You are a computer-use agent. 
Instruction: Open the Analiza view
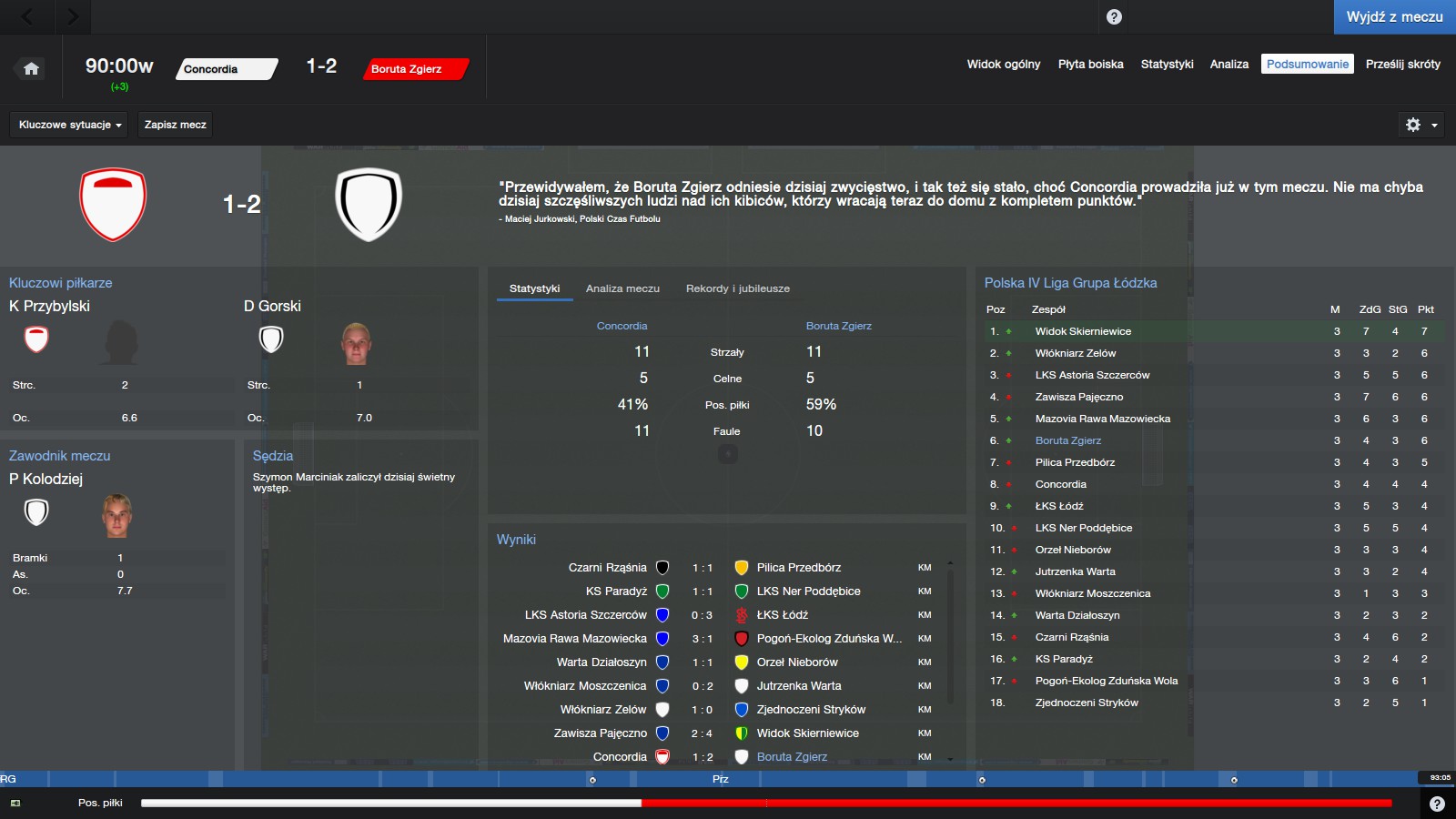coord(1228,64)
